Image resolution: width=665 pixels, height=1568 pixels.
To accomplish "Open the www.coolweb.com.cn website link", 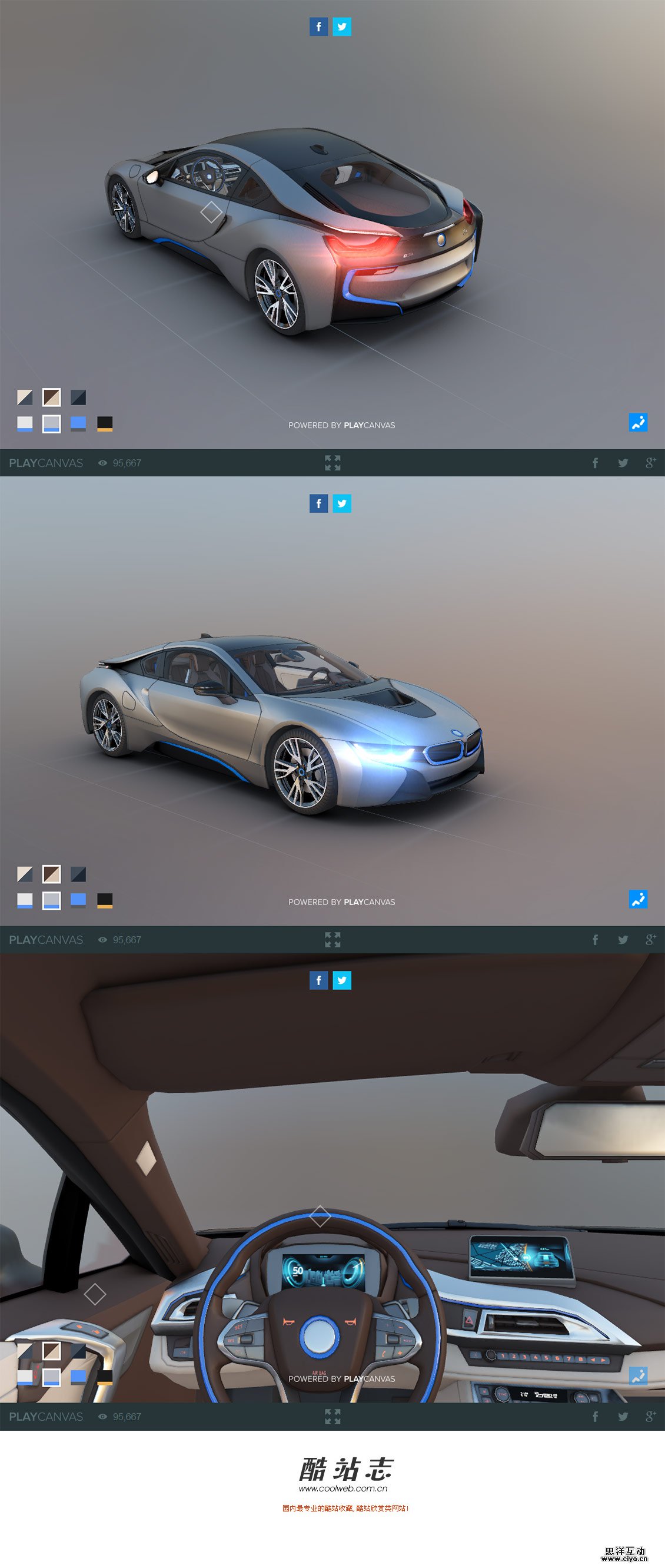I will [x=343, y=1489].
